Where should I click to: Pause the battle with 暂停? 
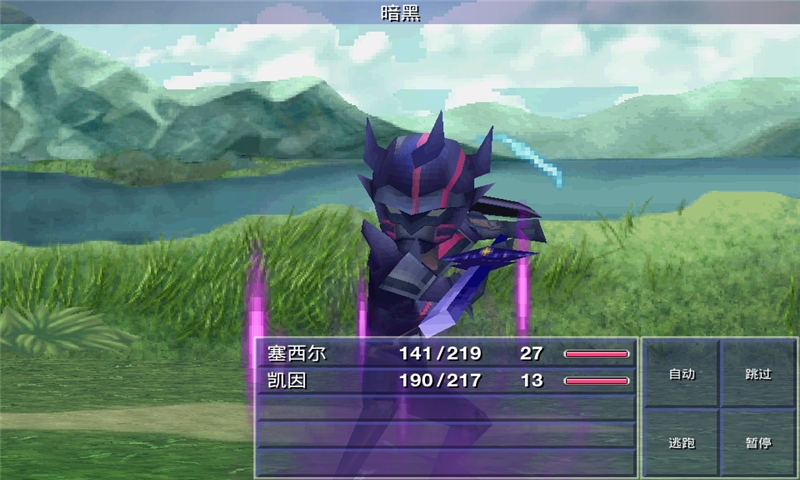[758, 441]
